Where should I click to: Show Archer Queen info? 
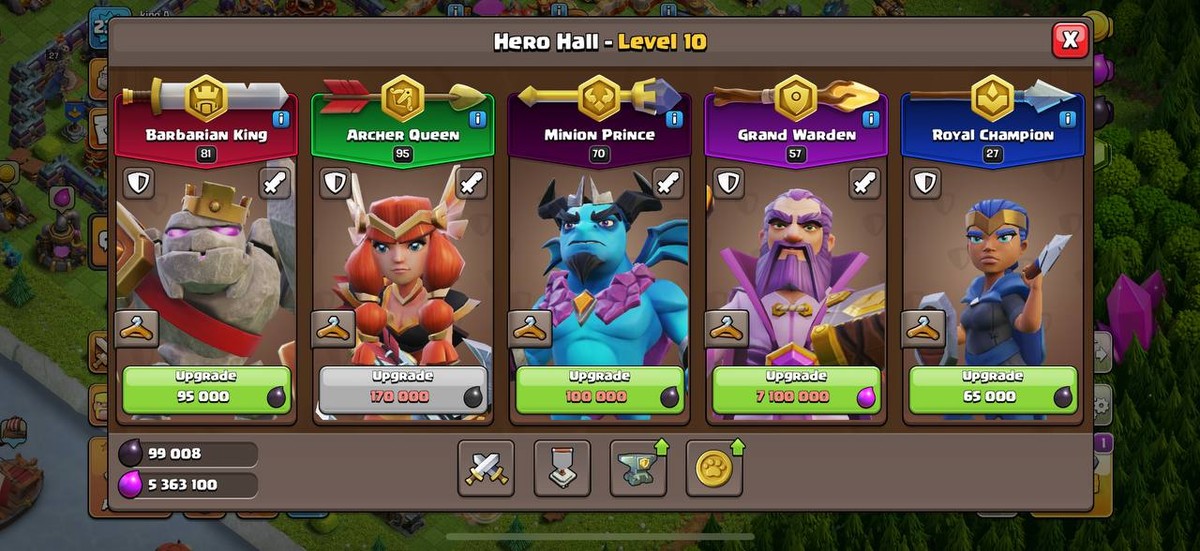pyautogui.click(x=478, y=119)
